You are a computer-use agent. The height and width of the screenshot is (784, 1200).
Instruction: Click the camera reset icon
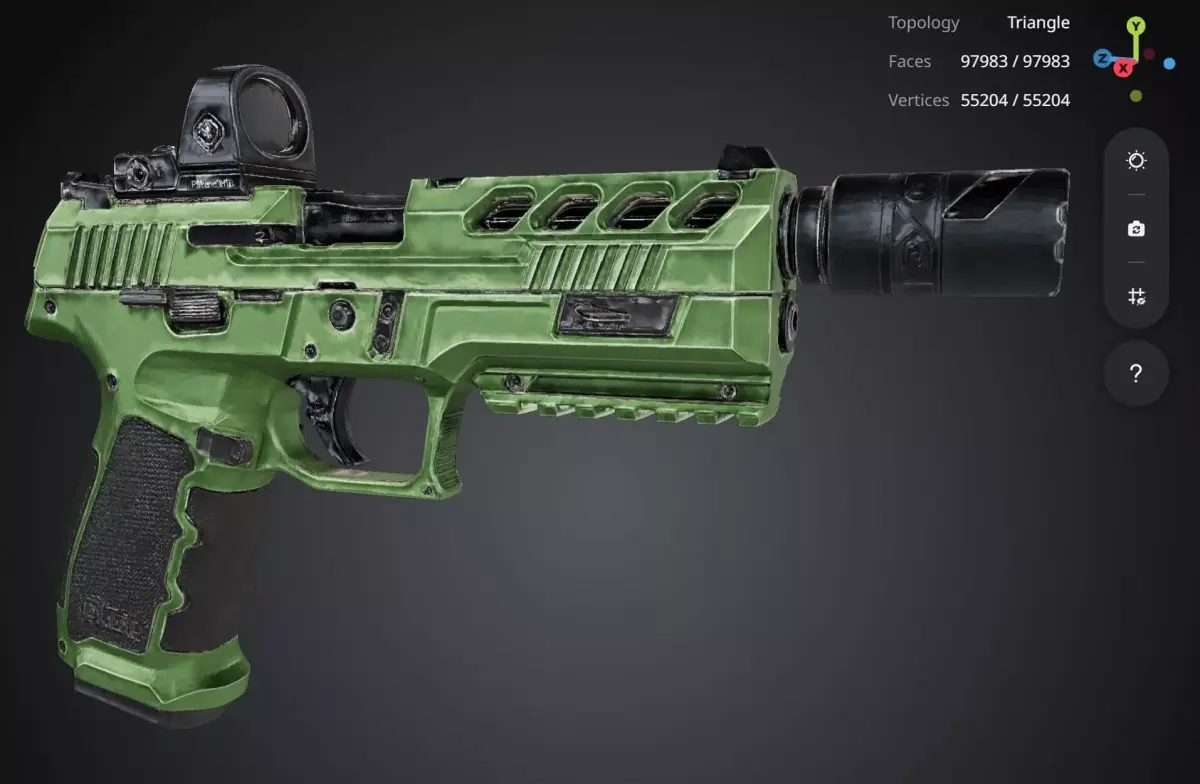click(1136, 229)
